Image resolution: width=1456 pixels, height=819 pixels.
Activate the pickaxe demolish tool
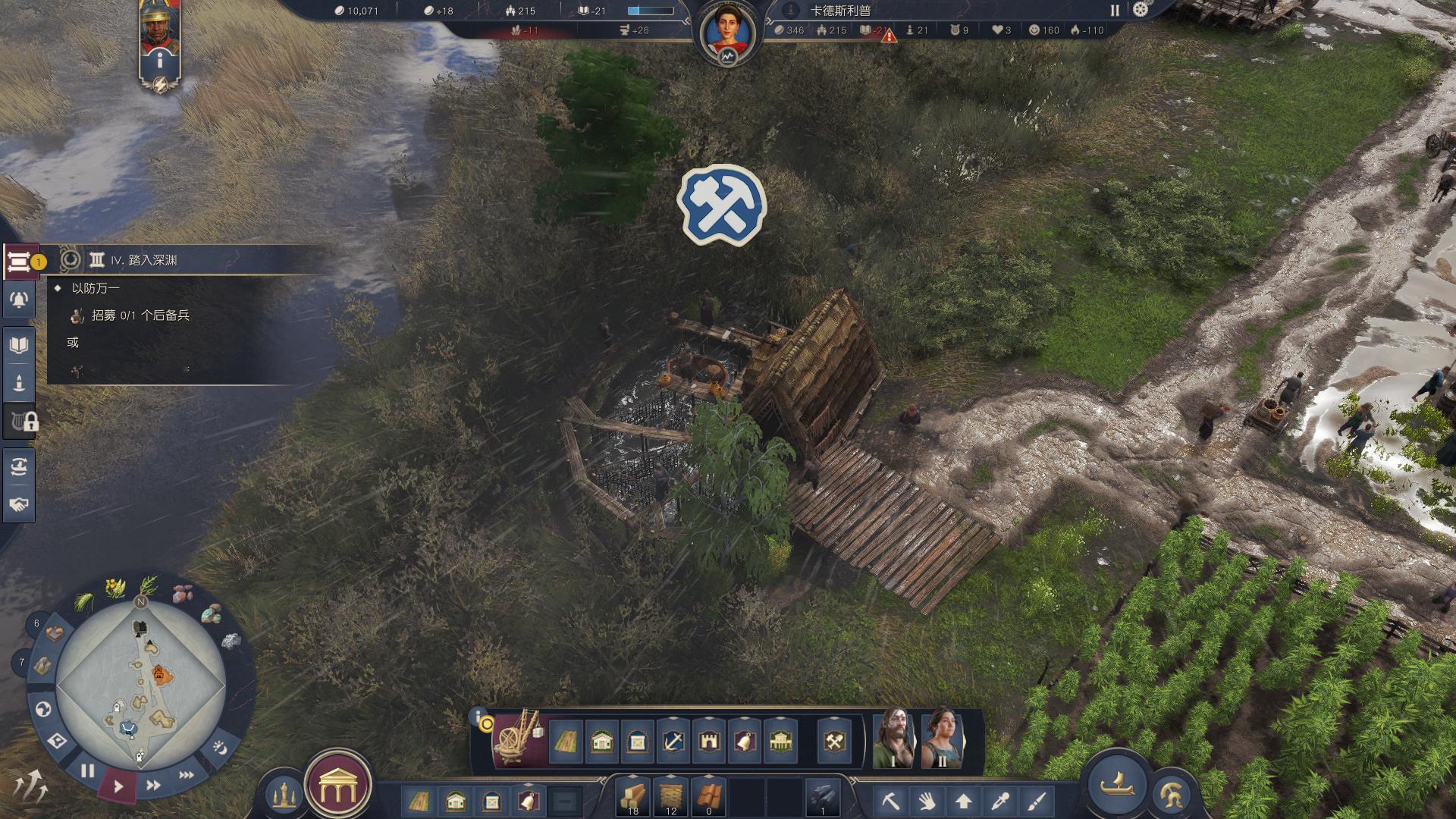[890, 801]
